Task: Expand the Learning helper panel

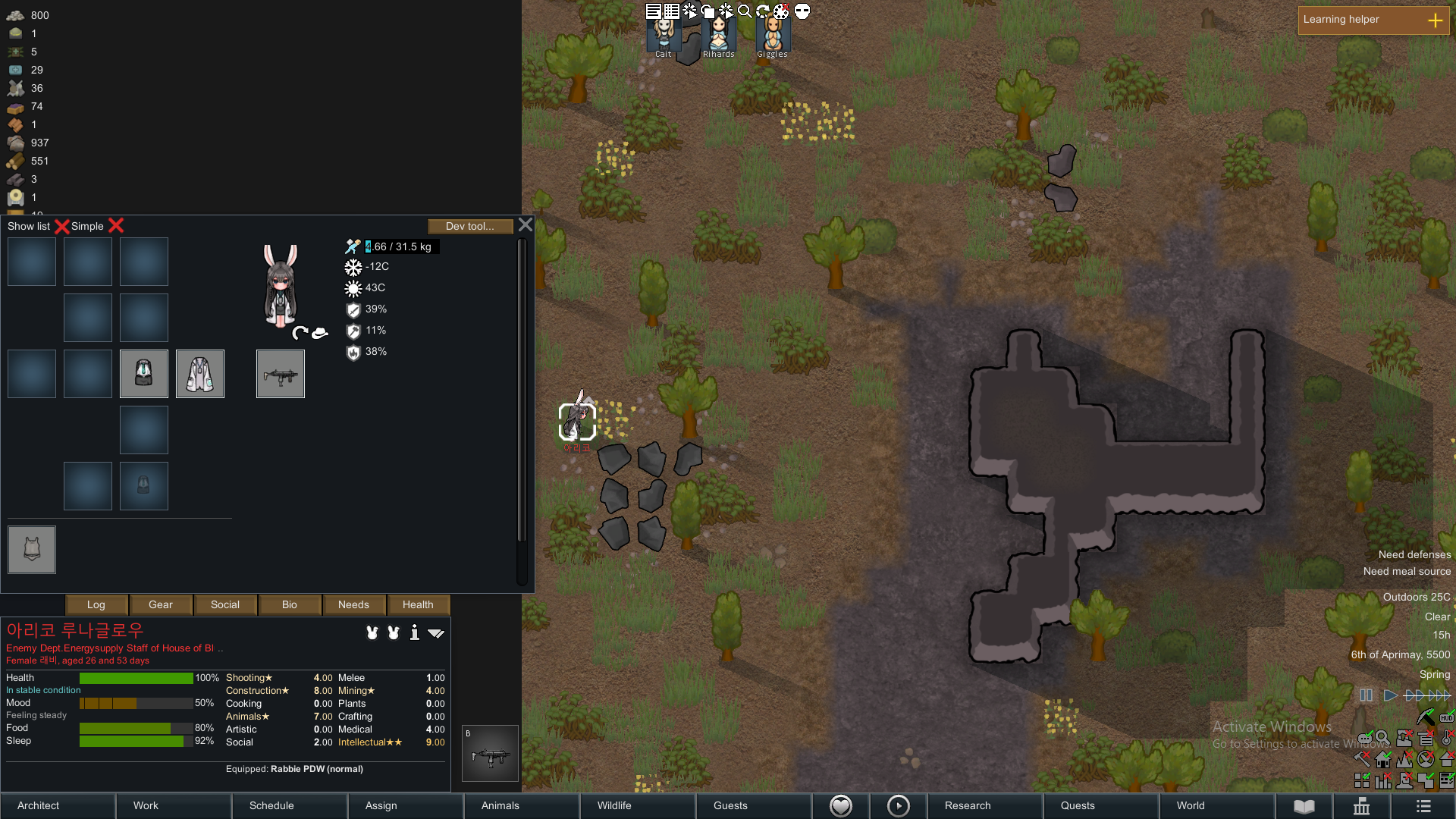Action: coord(1435,20)
